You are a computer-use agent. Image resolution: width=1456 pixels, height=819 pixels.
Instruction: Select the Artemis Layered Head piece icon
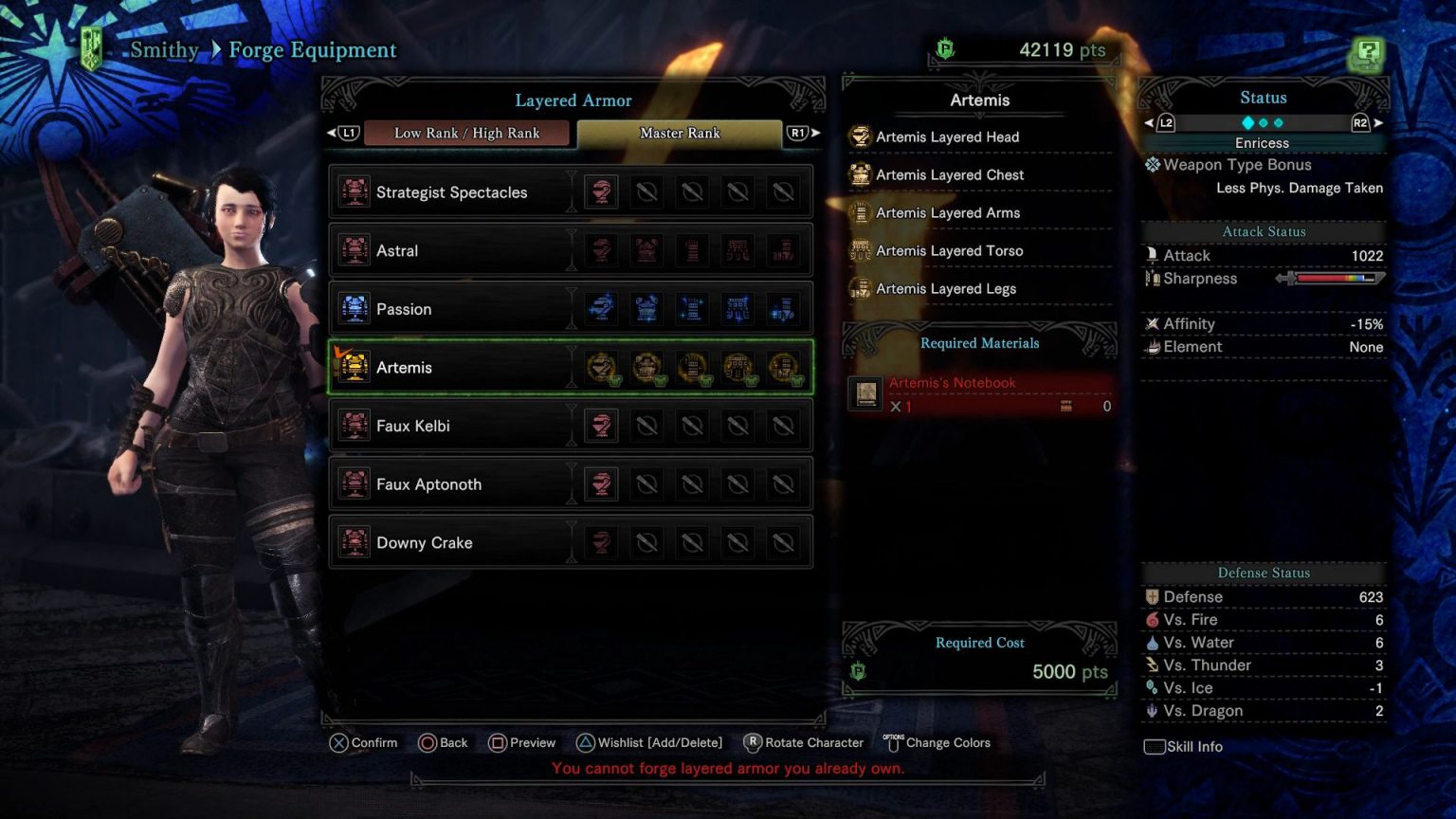861,136
